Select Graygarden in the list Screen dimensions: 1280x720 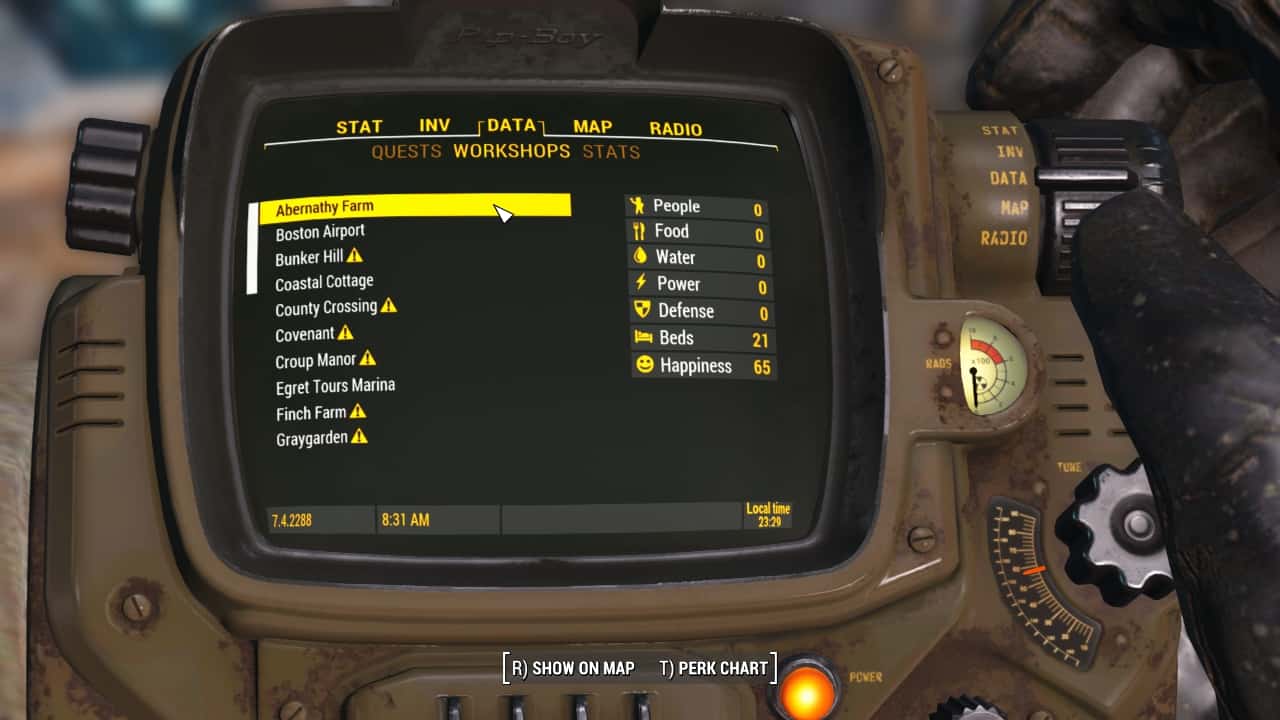pyautogui.click(x=312, y=438)
